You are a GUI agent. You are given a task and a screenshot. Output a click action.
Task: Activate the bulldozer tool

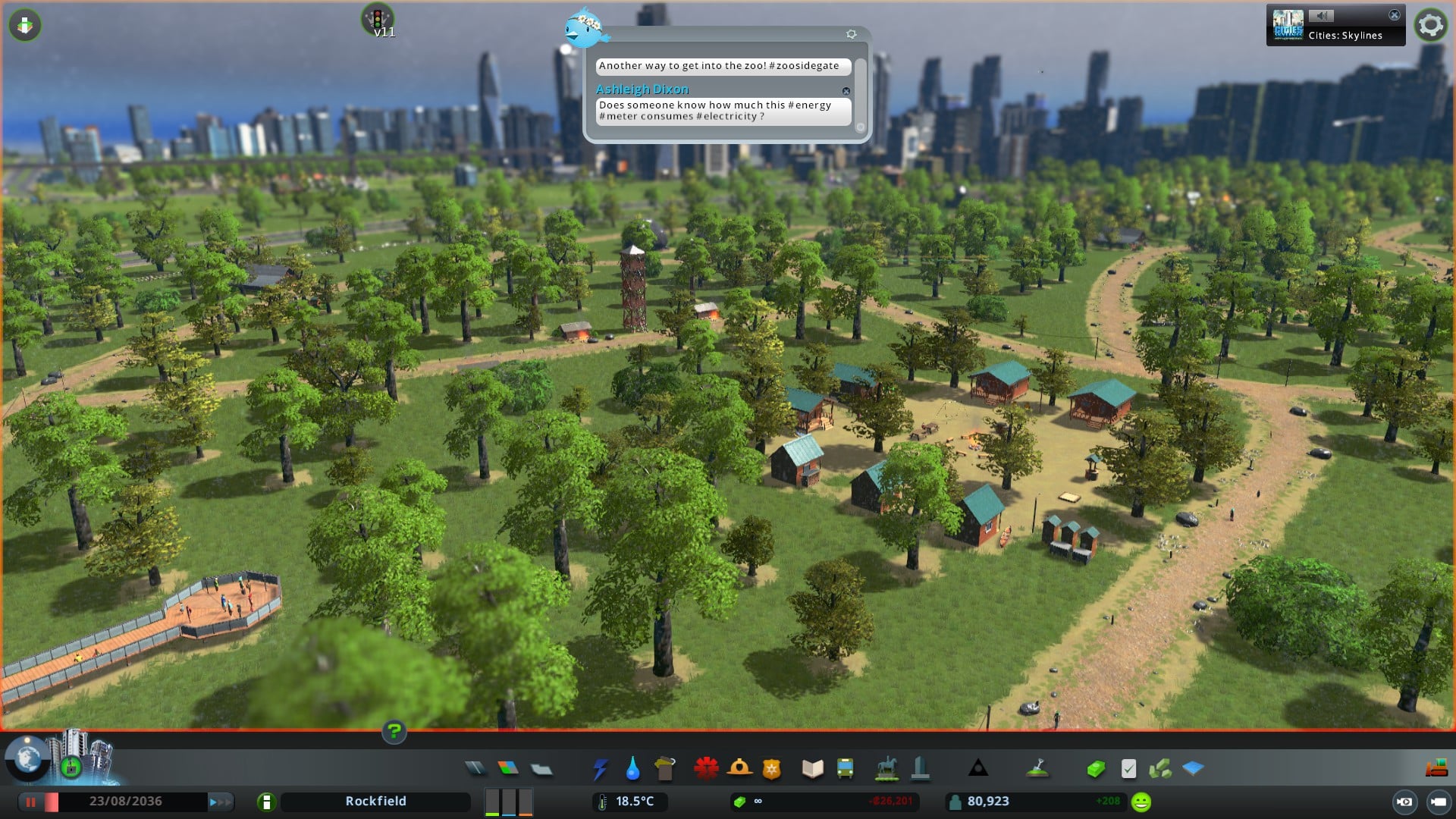1436,769
